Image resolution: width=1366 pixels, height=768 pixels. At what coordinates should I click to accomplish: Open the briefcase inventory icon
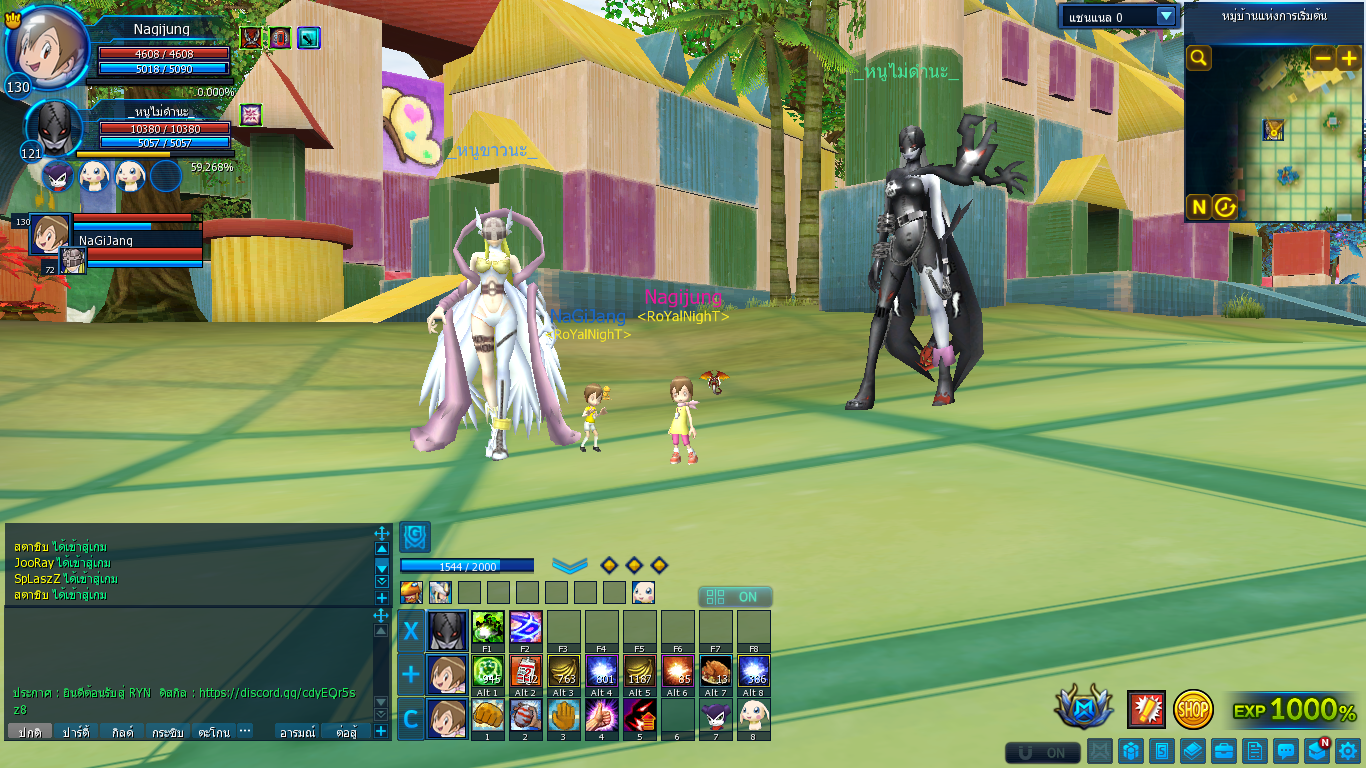1224,750
